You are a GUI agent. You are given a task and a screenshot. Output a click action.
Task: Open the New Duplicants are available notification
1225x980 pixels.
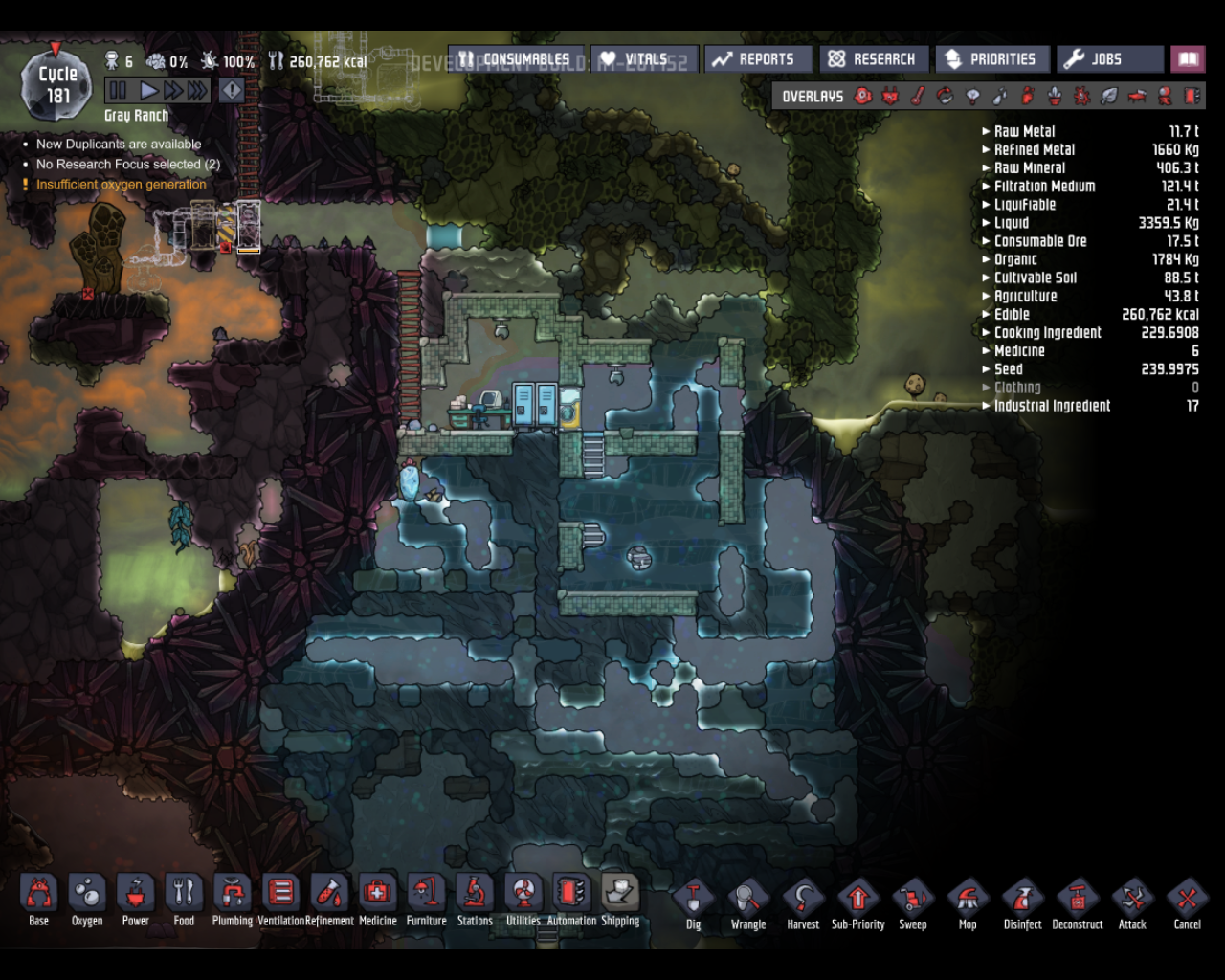(x=118, y=144)
